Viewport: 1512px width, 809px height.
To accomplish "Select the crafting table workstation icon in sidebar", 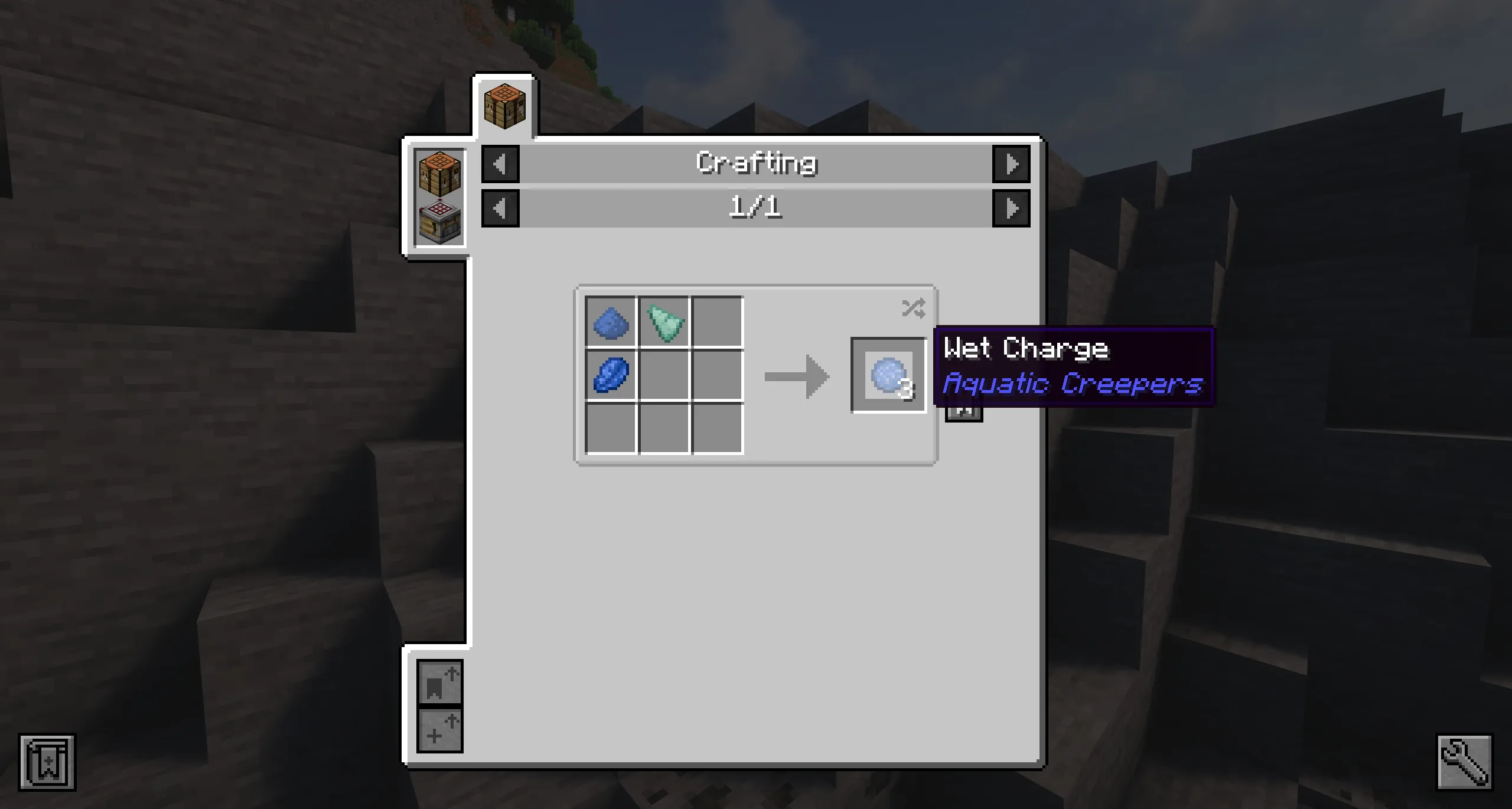I will pyautogui.click(x=439, y=172).
